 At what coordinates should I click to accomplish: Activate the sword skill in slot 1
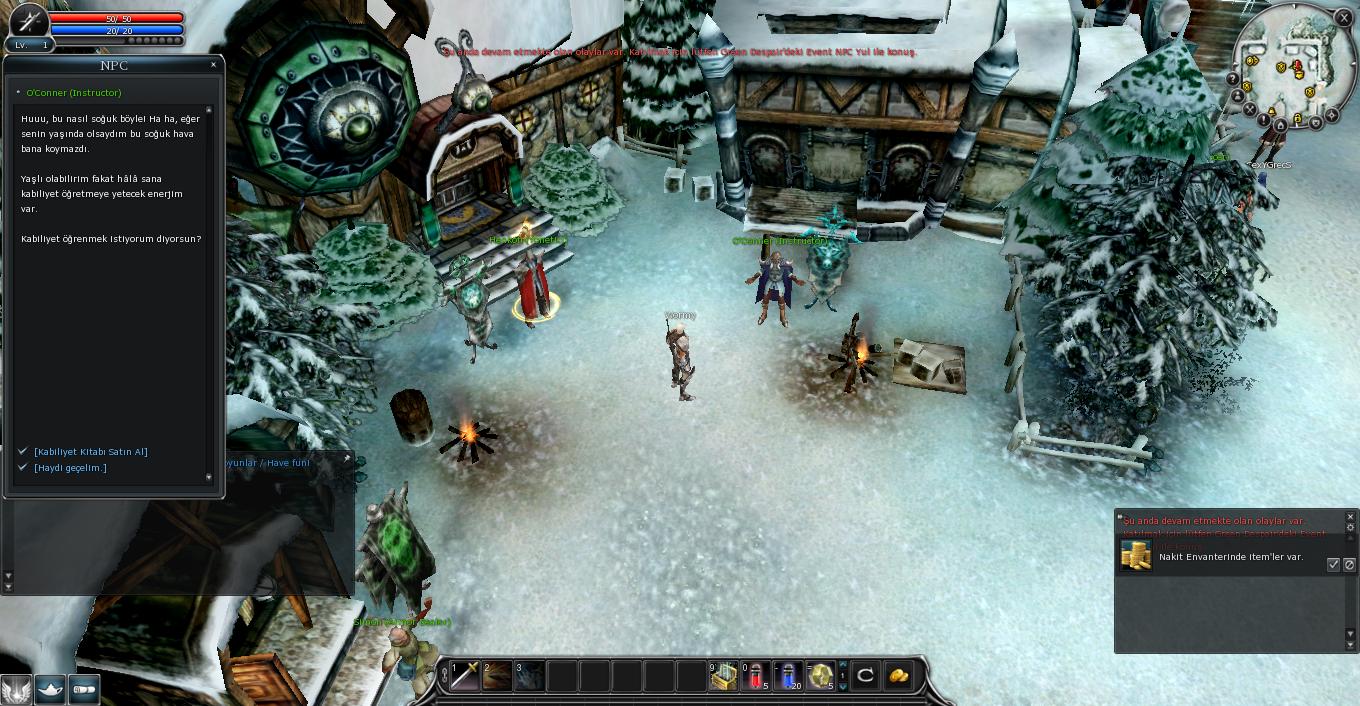(465, 676)
